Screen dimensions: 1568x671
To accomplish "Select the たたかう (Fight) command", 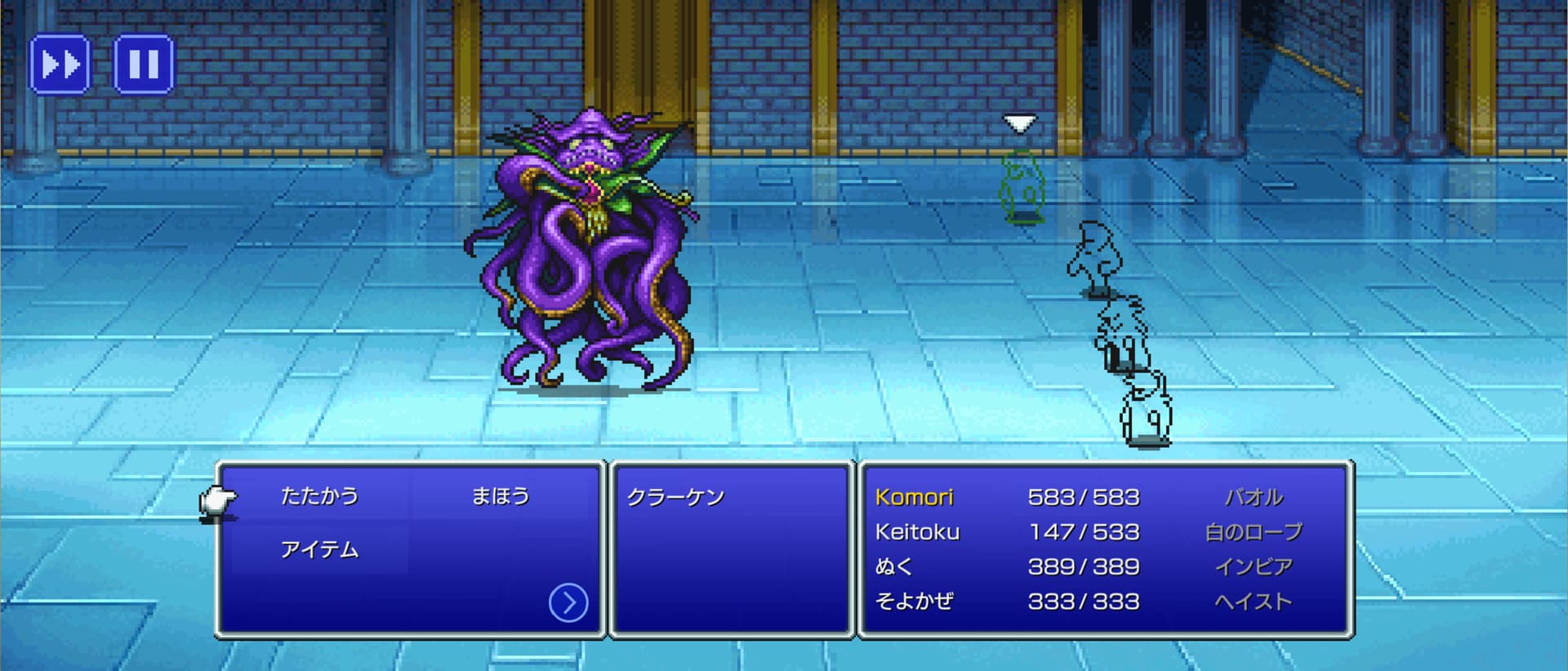I will point(319,496).
